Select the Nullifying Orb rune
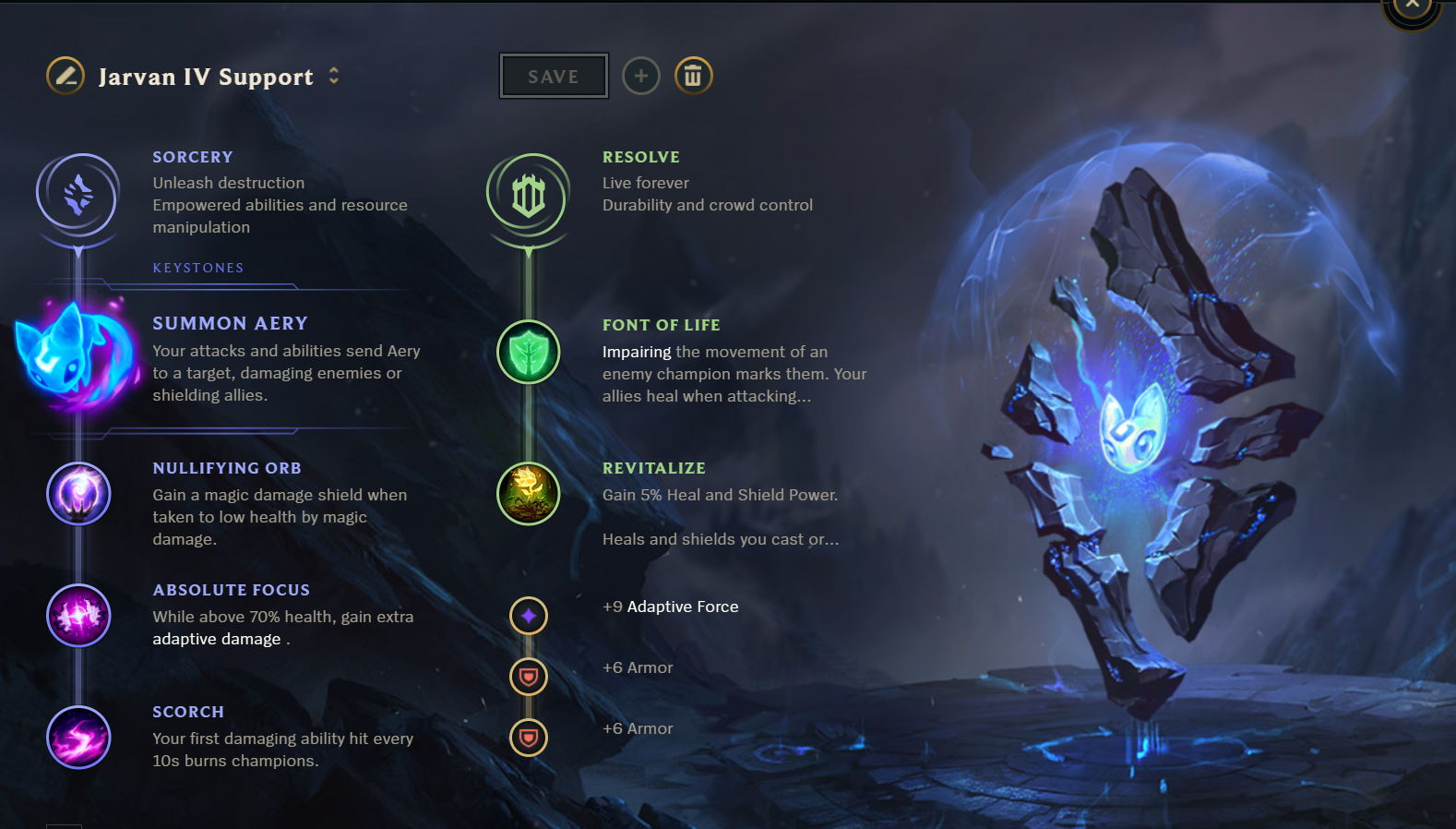The image size is (1456, 829). [x=78, y=494]
